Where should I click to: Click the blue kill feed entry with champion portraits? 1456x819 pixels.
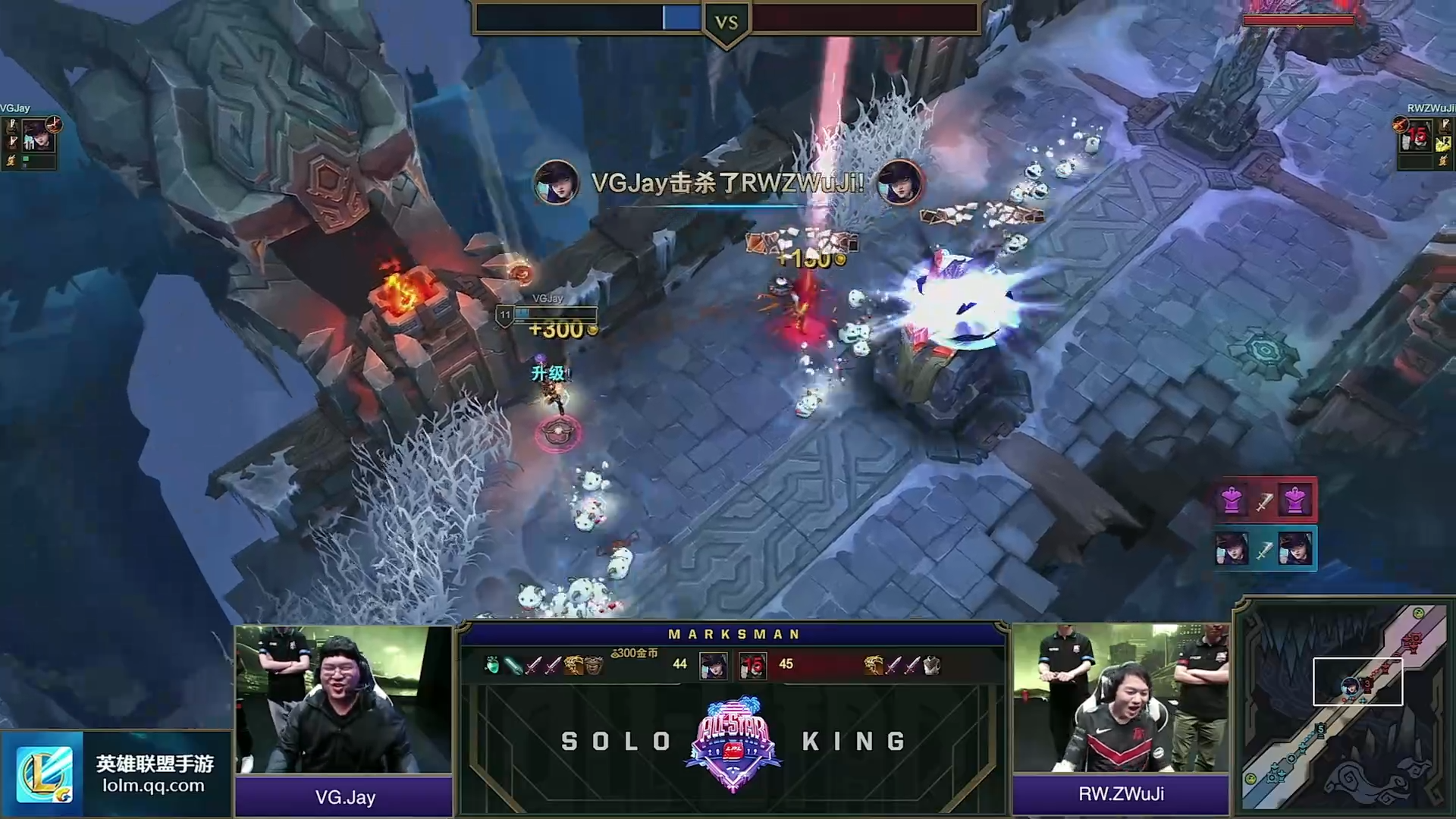1264,549
